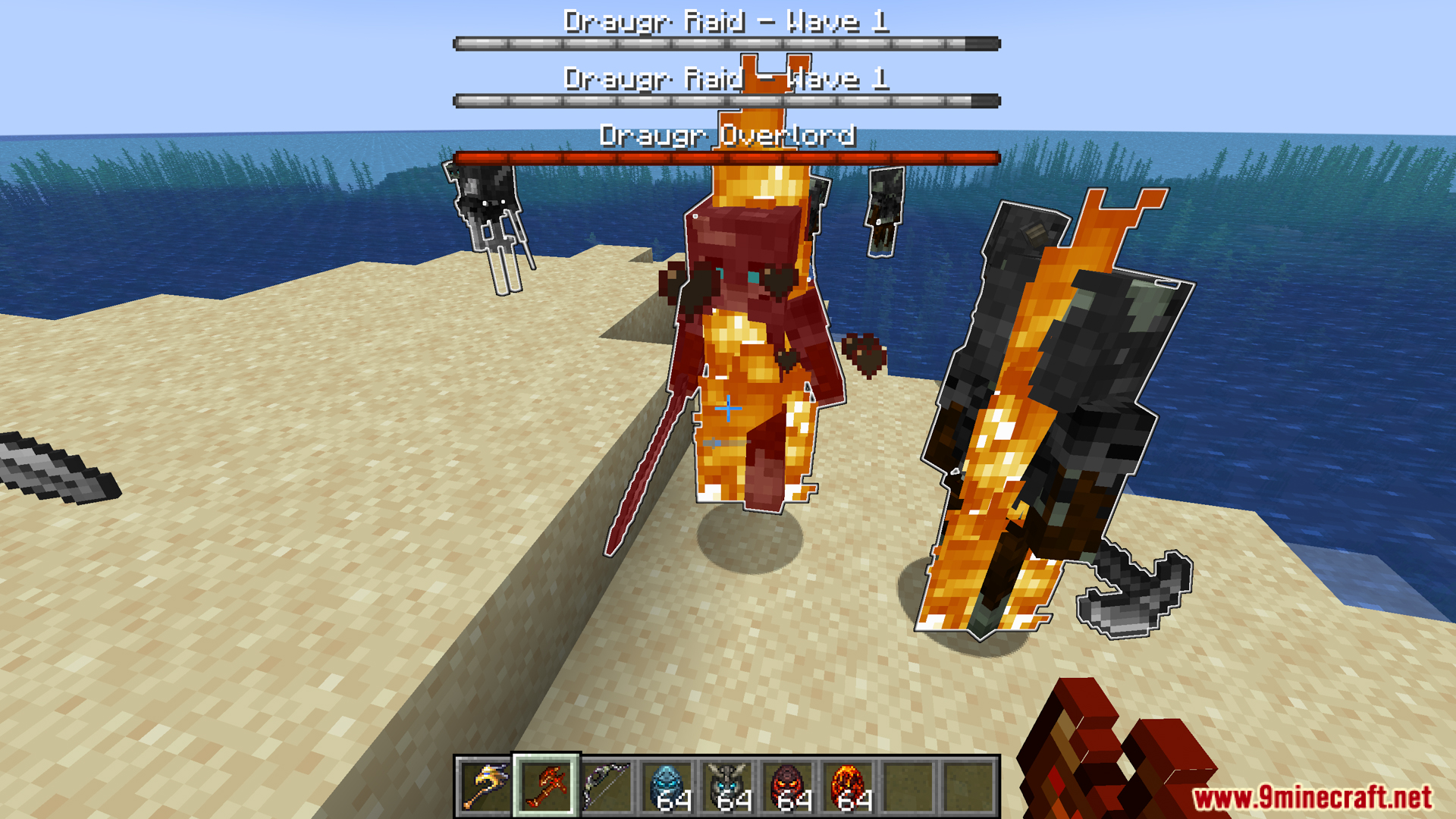Click the Draugr Overlord name label
The height and width of the screenshot is (819, 1456).
726,137
